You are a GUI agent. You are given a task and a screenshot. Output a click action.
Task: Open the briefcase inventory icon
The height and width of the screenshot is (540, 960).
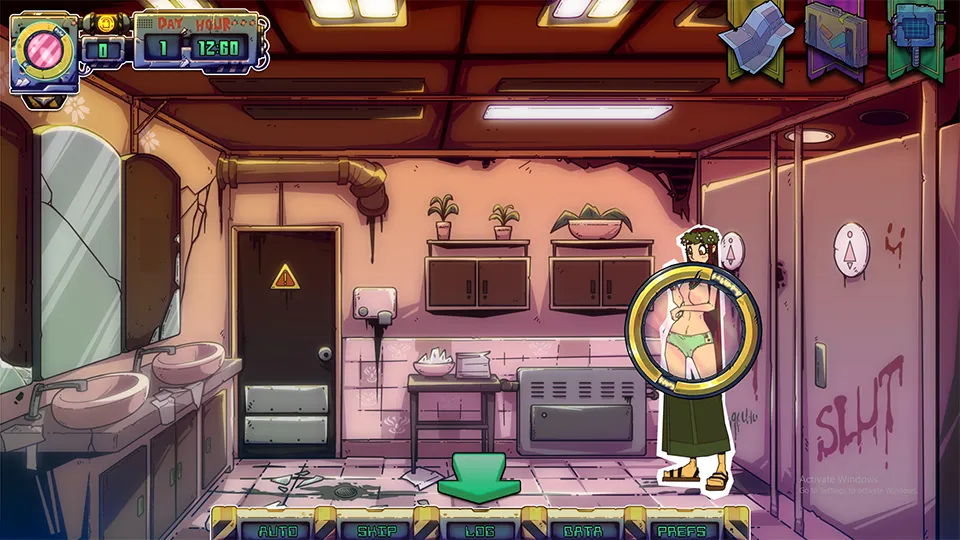(x=836, y=36)
